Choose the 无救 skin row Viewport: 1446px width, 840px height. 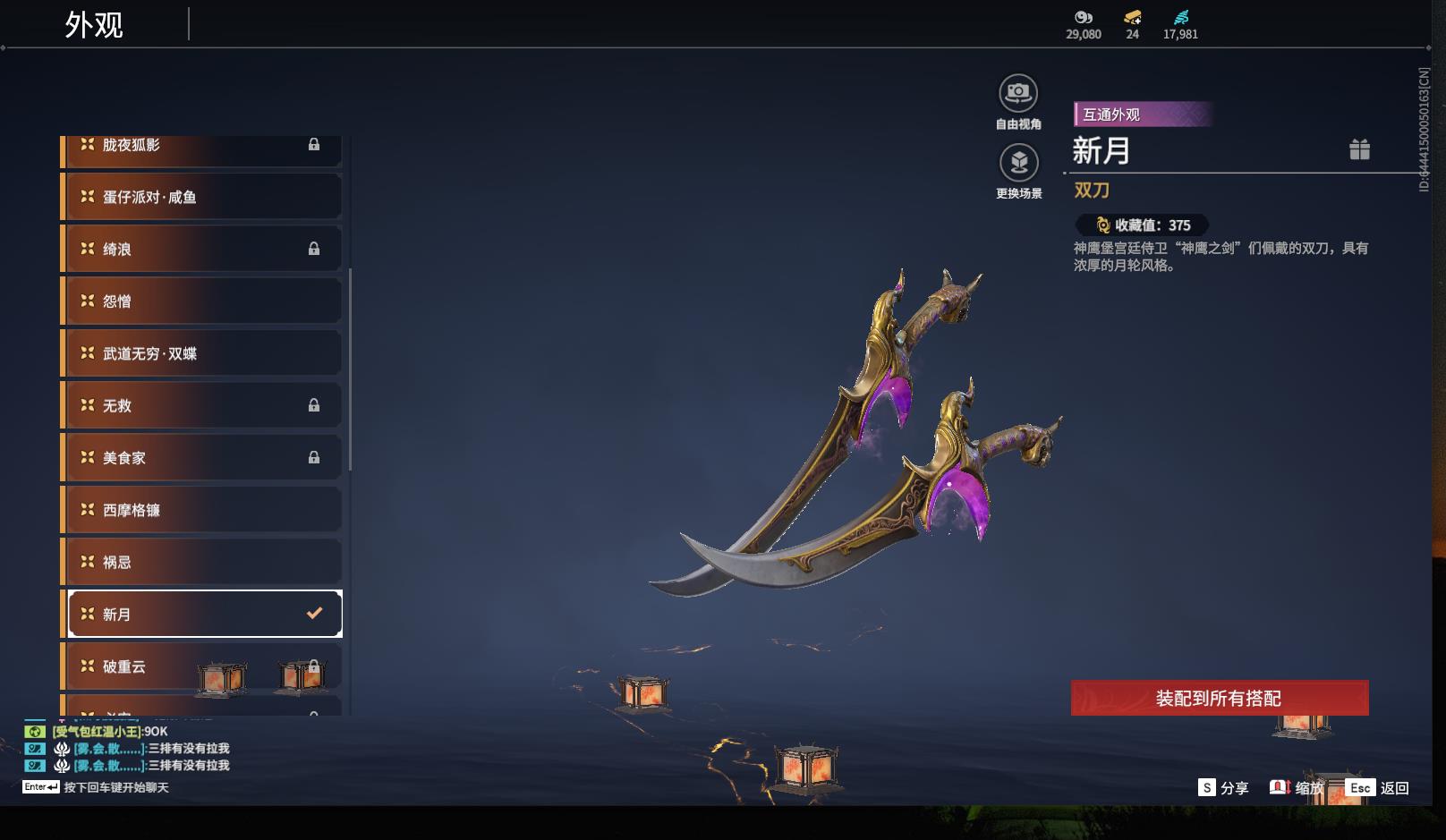(201, 405)
